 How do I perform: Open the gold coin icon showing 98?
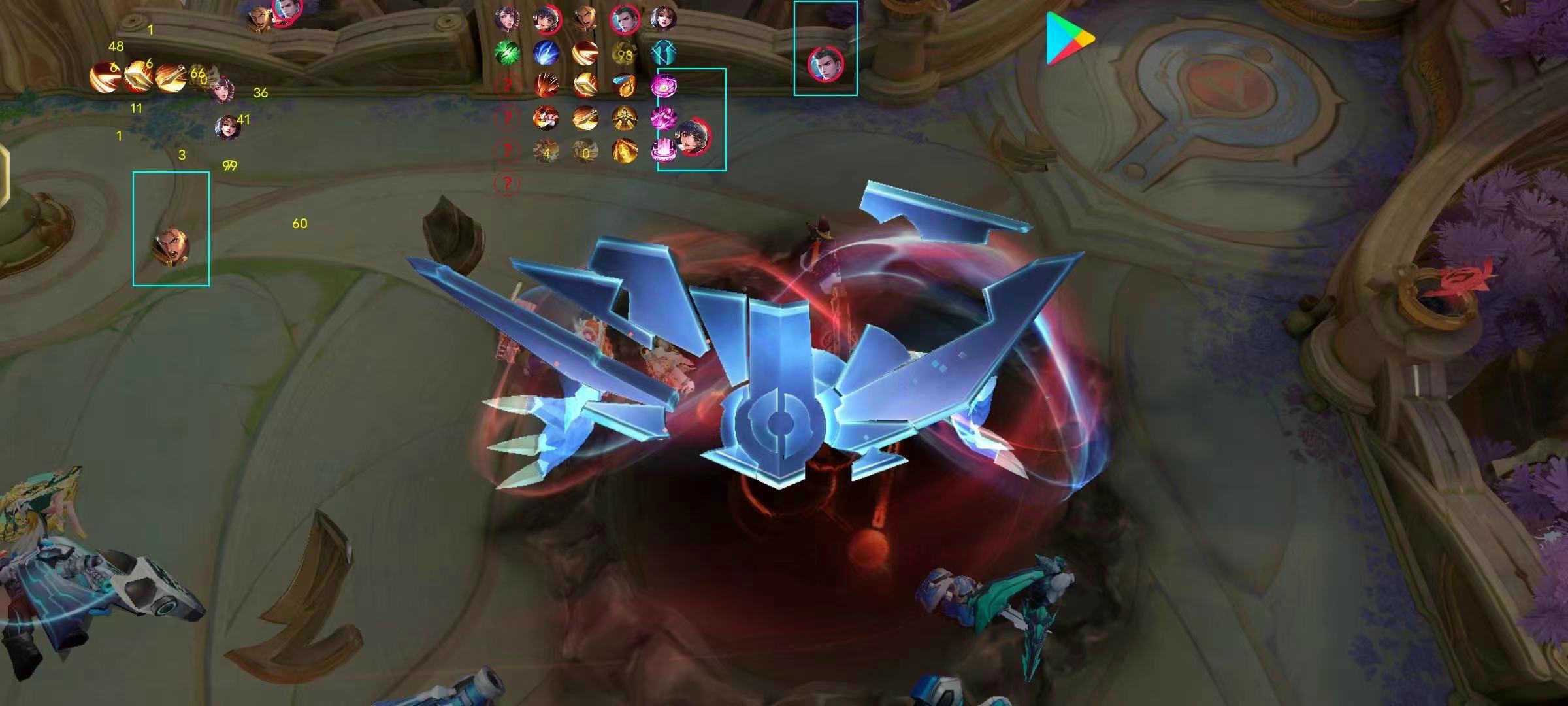click(x=624, y=52)
